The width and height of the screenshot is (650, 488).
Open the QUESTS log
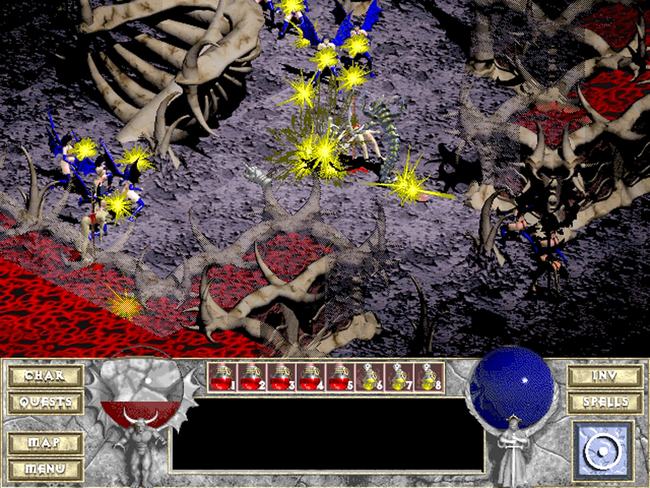pyautogui.click(x=45, y=402)
